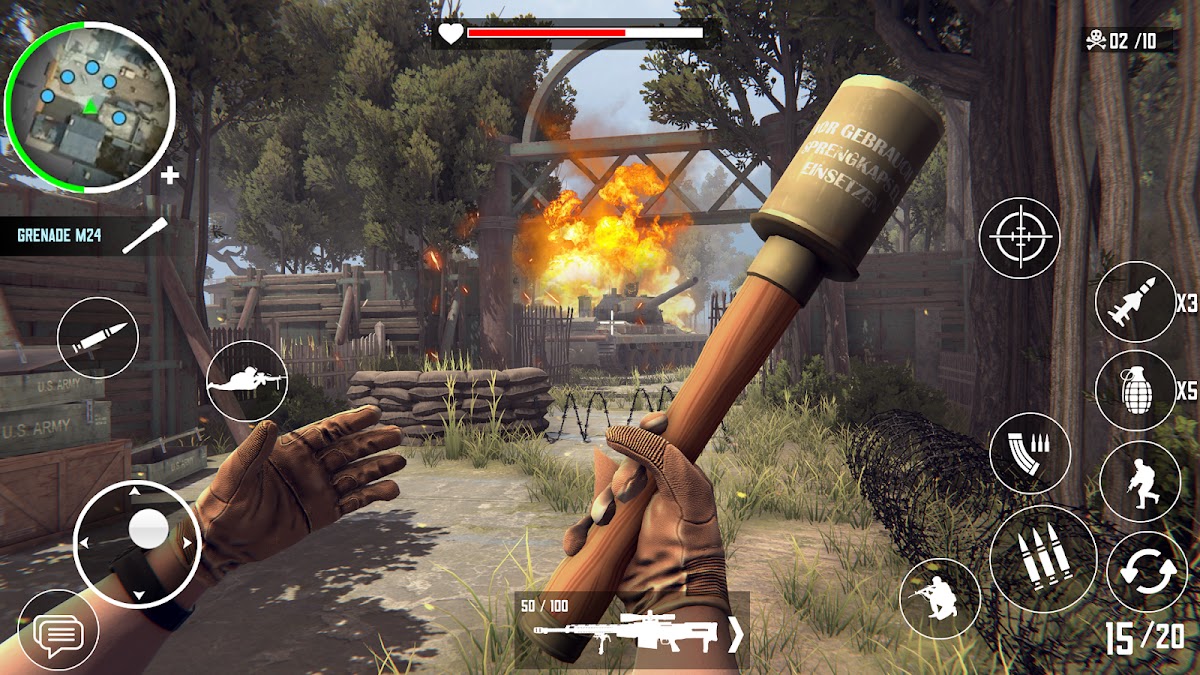1200x675 pixels.
Task: Activate the crosshair aim button
Action: (x=1019, y=238)
